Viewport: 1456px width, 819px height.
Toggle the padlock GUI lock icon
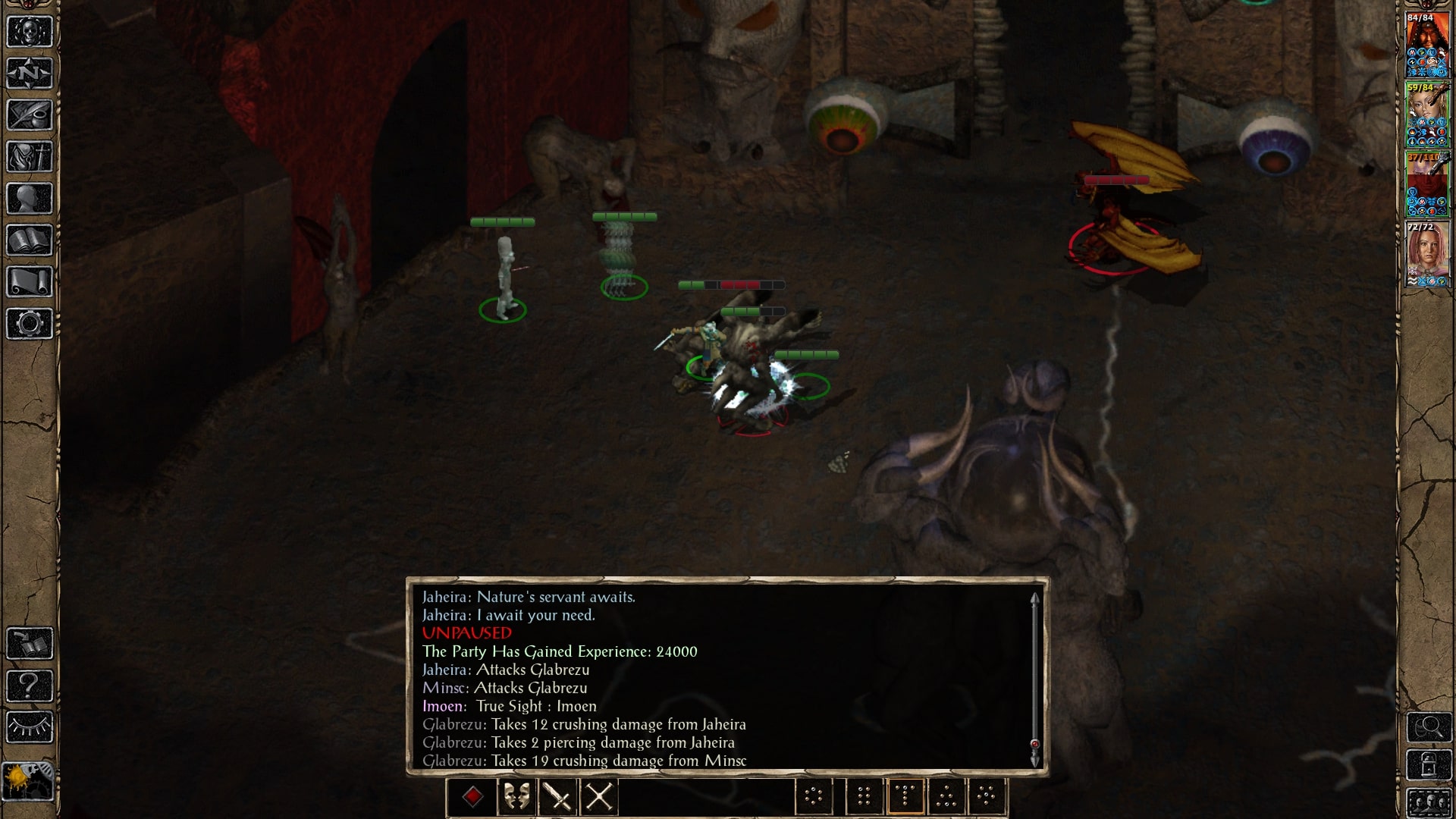pyautogui.click(x=1429, y=764)
